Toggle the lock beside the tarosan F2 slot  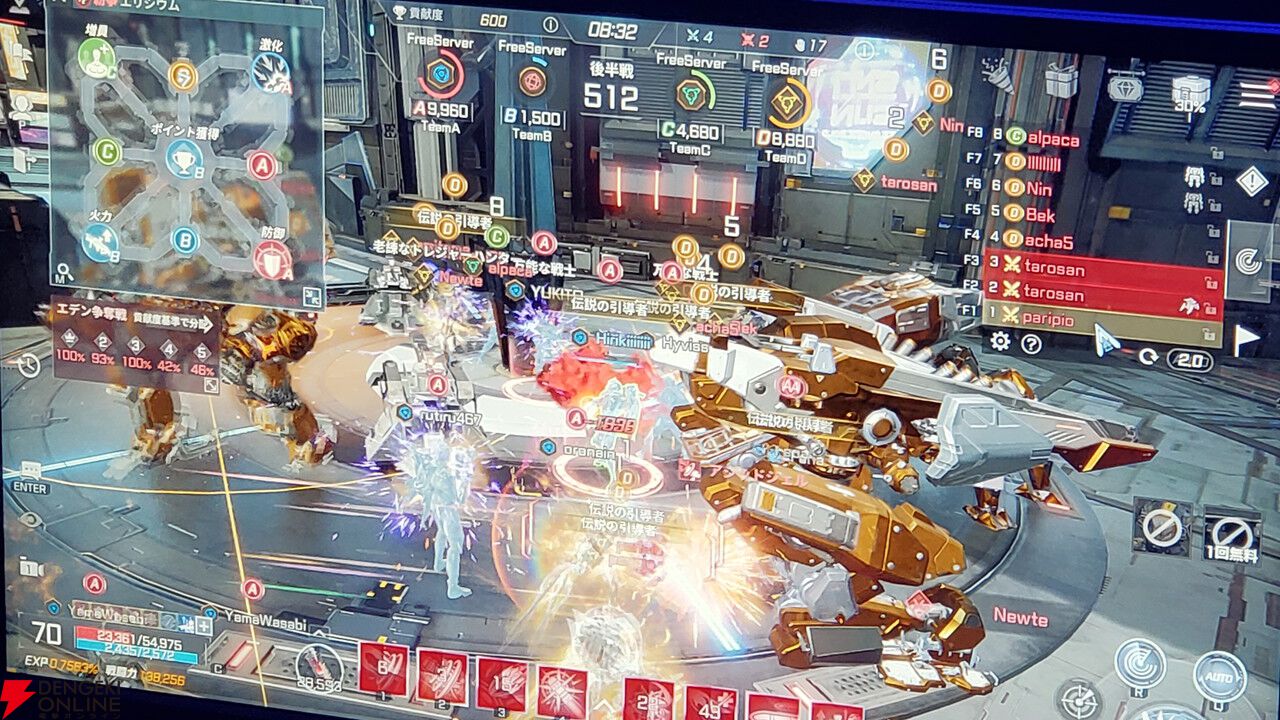coord(1211,308)
